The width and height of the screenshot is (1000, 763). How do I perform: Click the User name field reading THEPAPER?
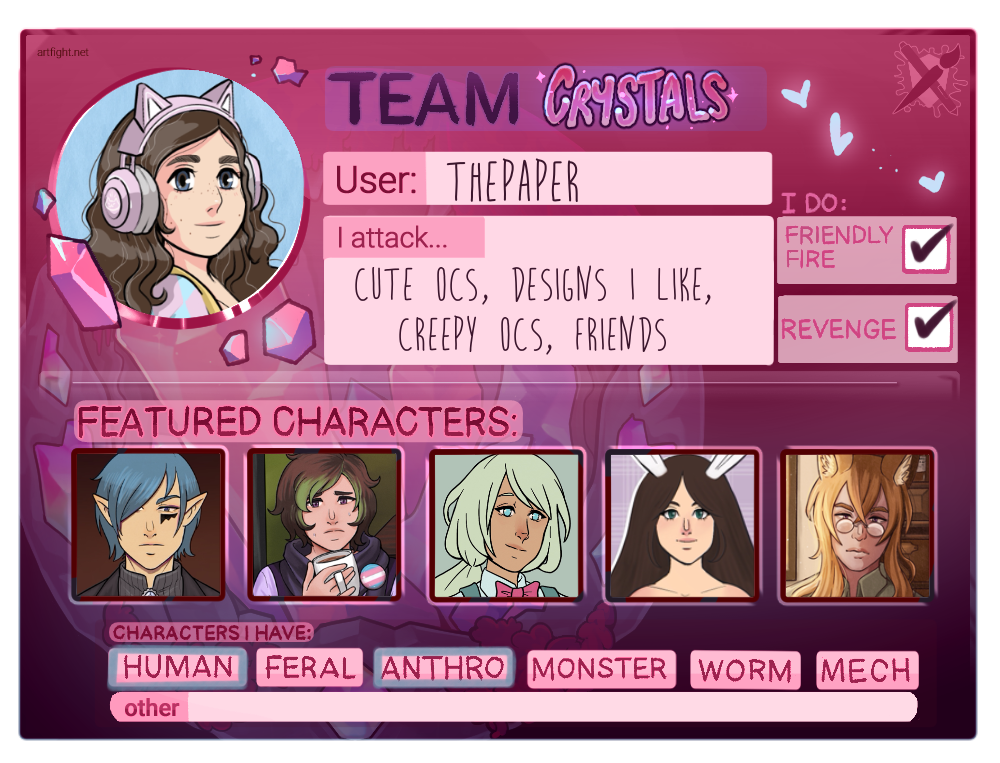(x=597, y=180)
